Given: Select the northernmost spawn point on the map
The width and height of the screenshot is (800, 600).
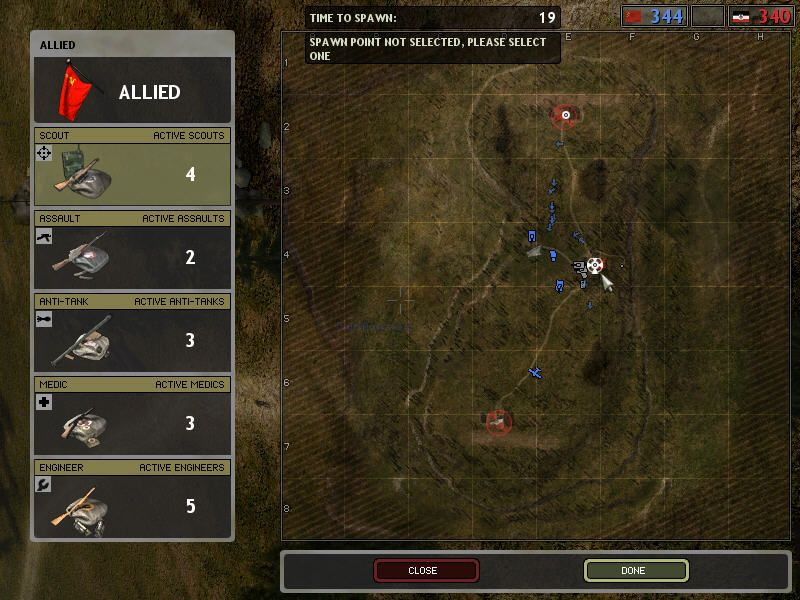Looking at the screenshot, I should tap(566, 115).
